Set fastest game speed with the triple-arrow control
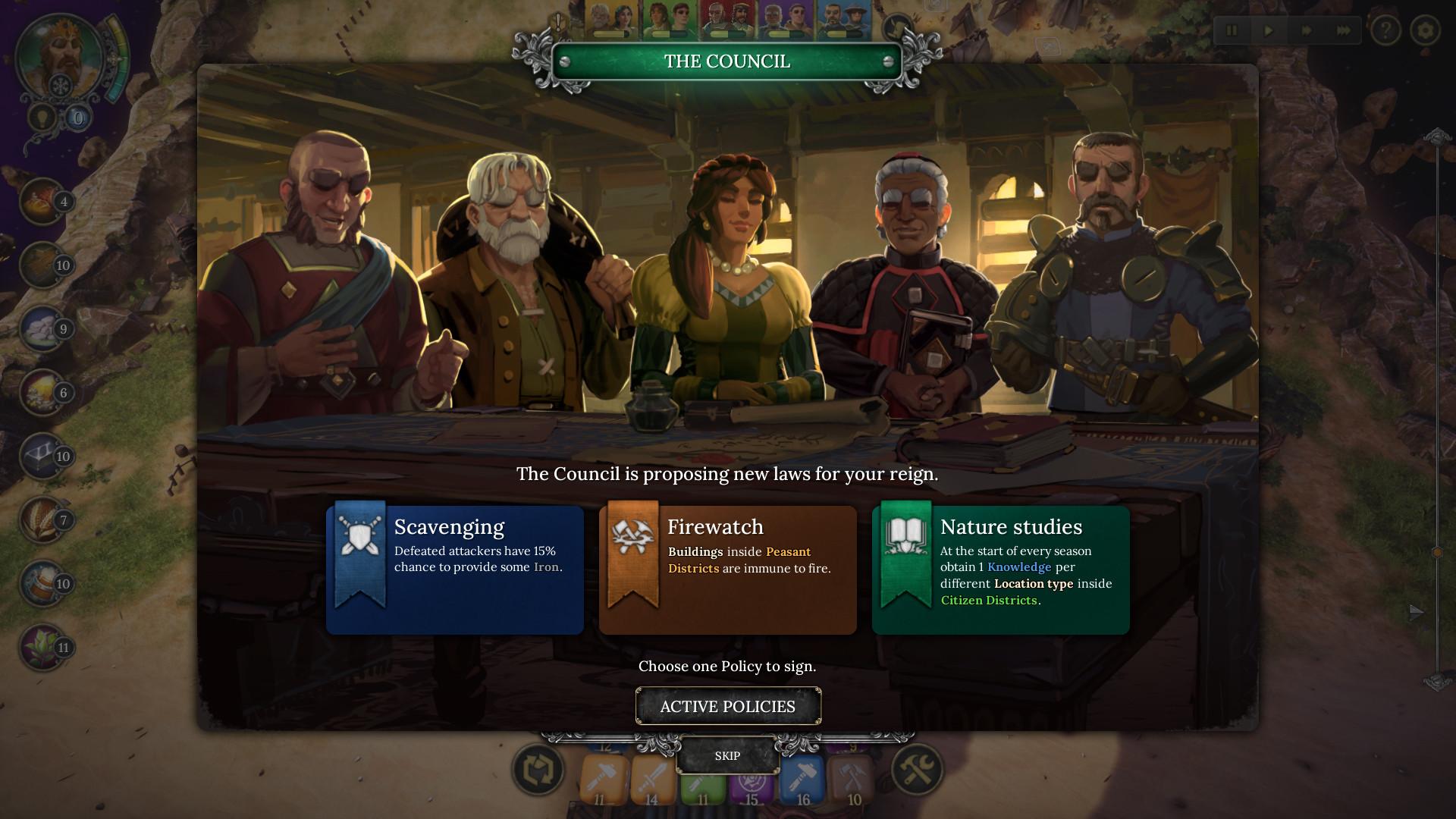The height and width of the screenshot is (819, 1456). coord(1341,32)
